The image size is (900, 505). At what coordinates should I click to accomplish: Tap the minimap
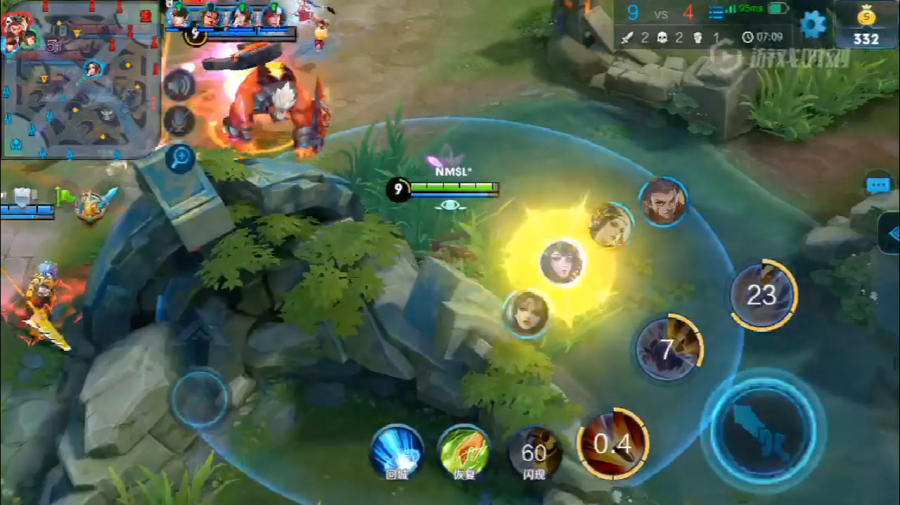80,80
